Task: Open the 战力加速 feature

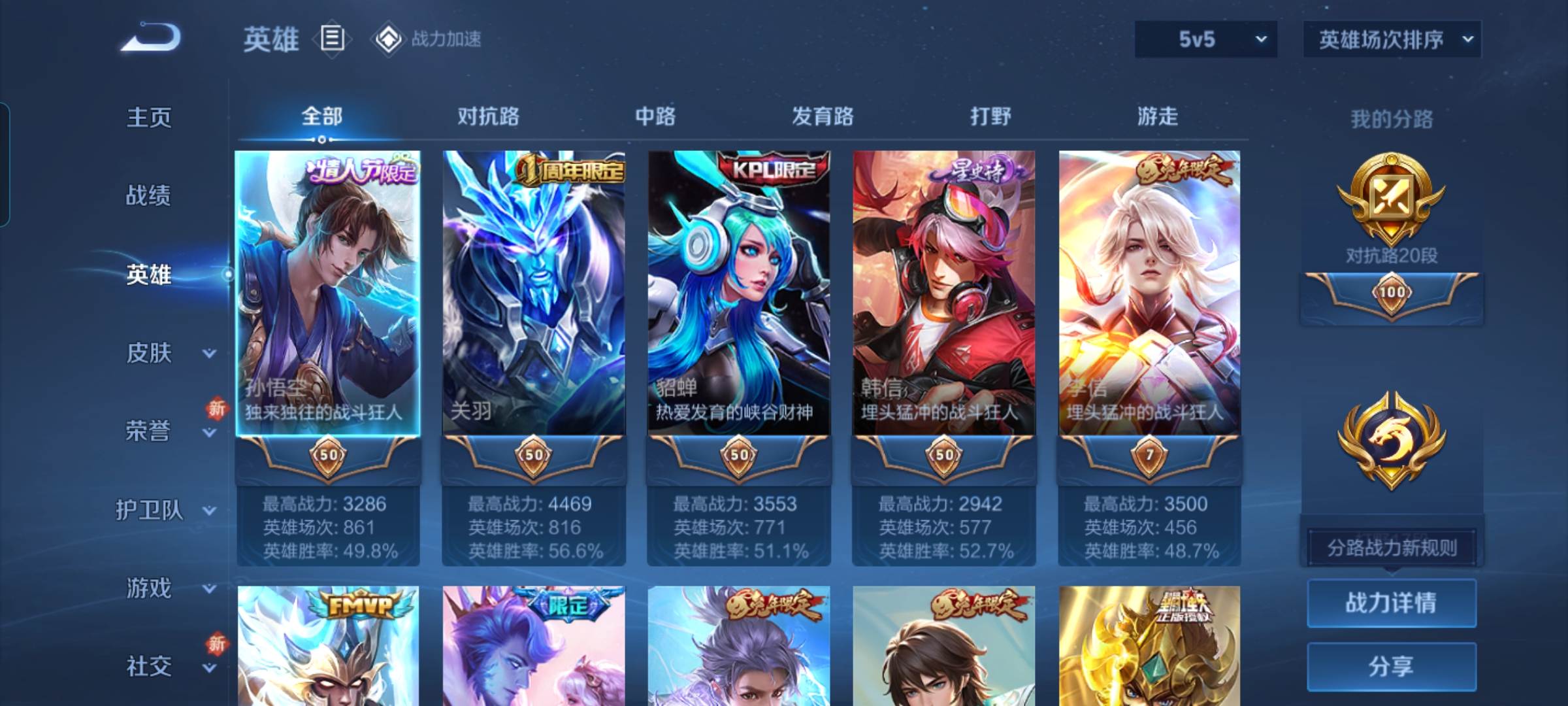Action: 428,39
